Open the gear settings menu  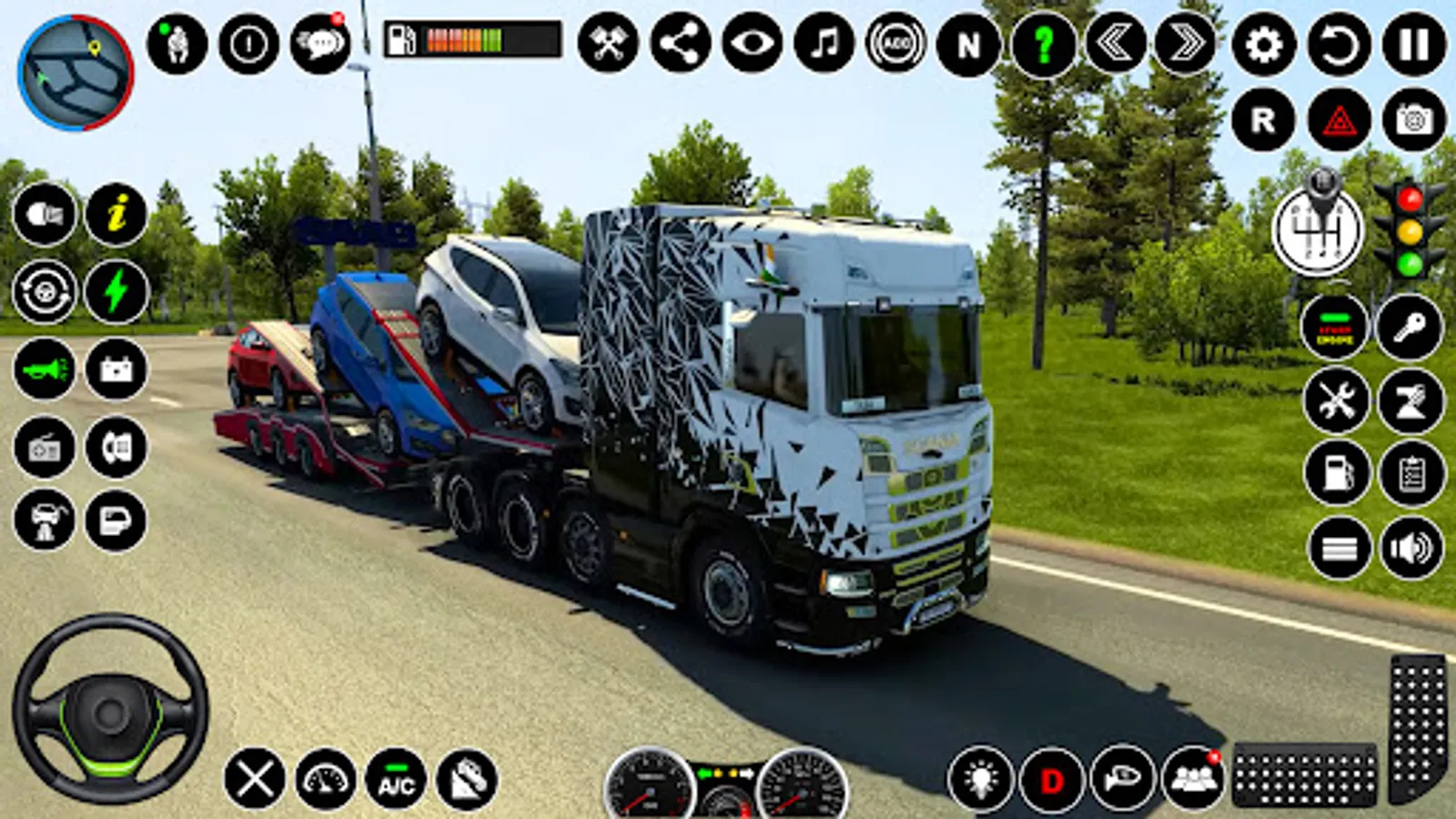[x=1264, y=44]
